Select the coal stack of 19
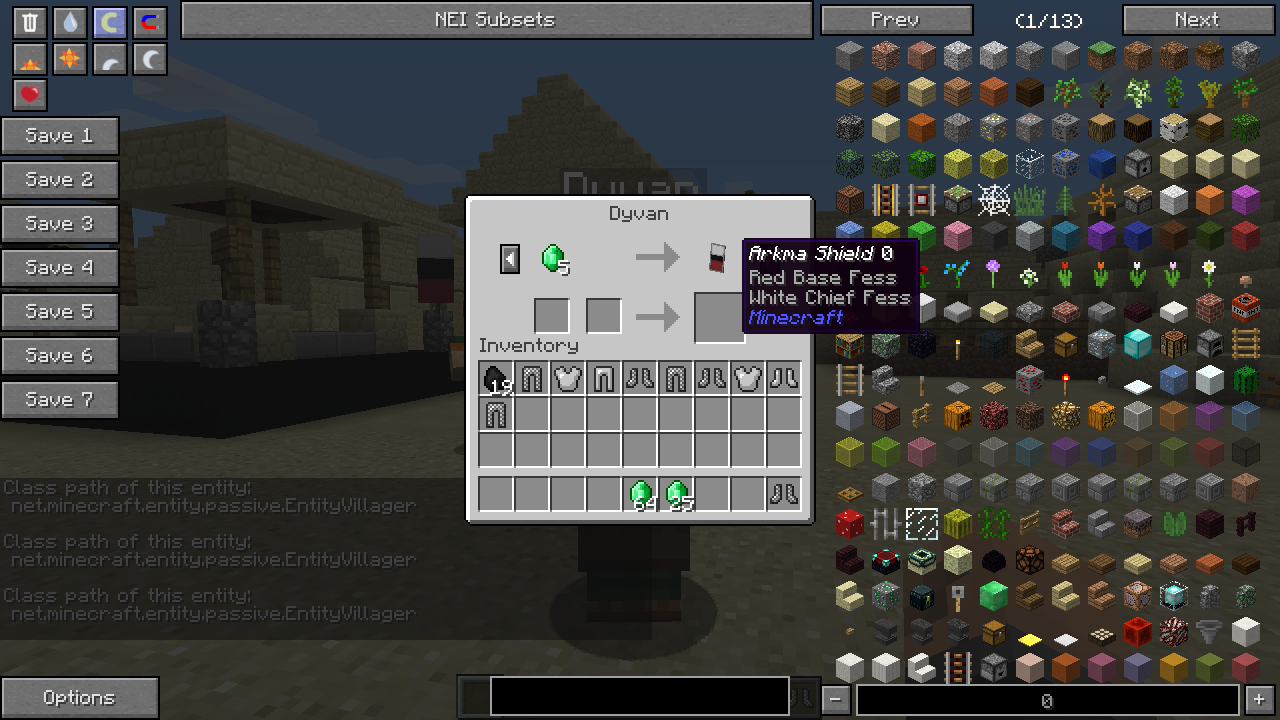The width and height of the screenshot is (1280, 720). tap(496, 379)
